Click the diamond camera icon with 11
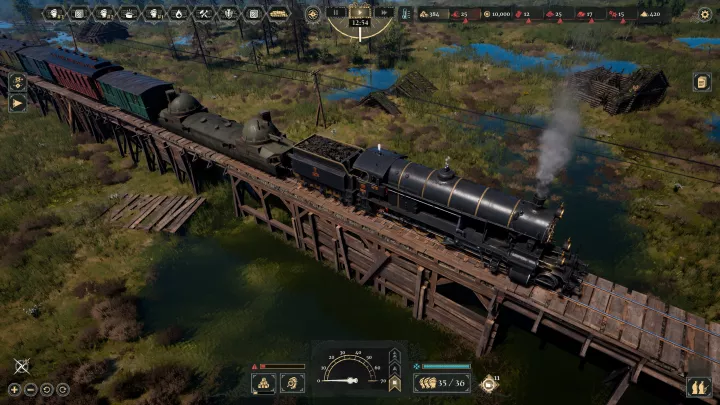 [489, 382]
